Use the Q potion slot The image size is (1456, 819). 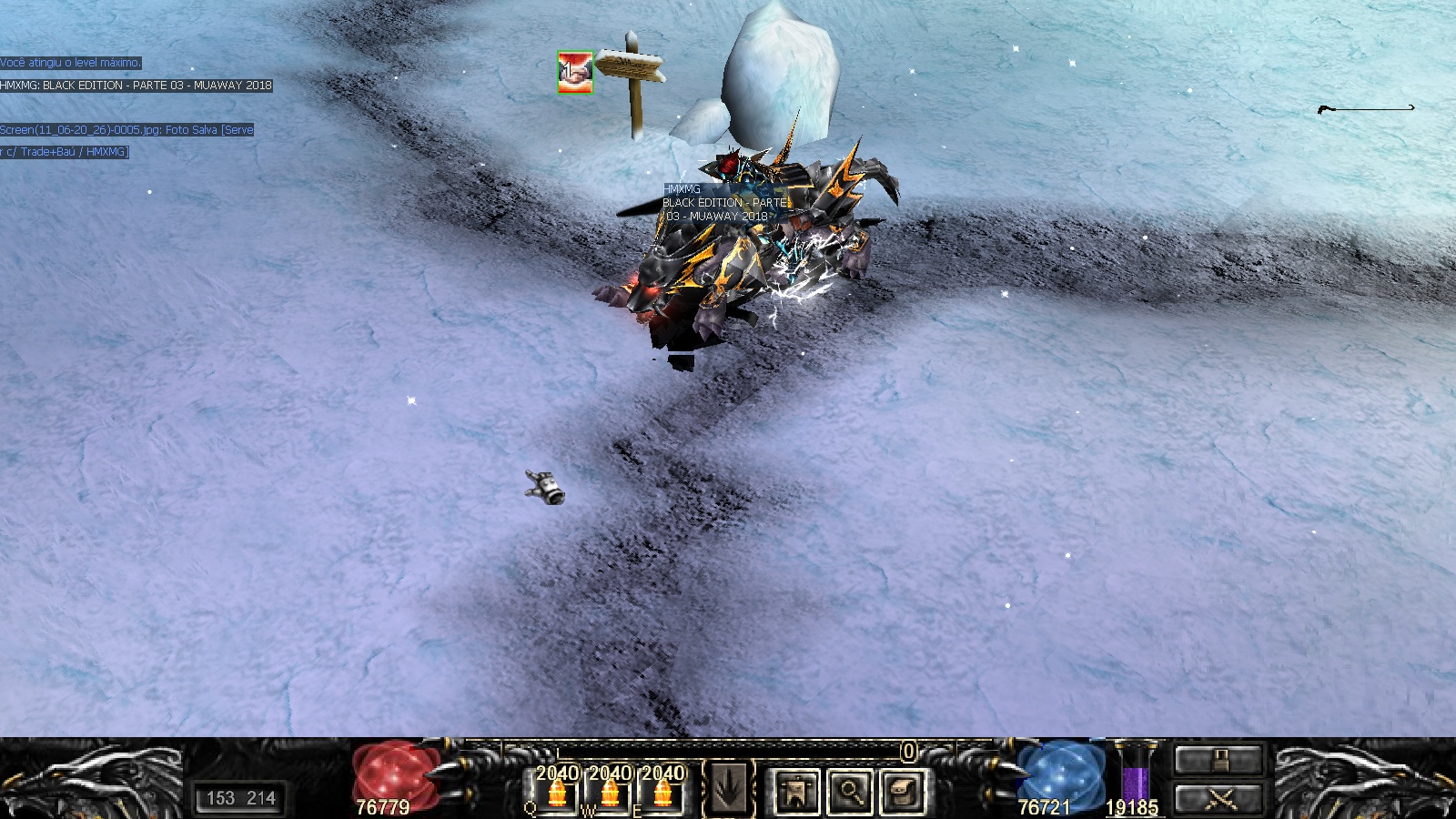click(557, 790)
